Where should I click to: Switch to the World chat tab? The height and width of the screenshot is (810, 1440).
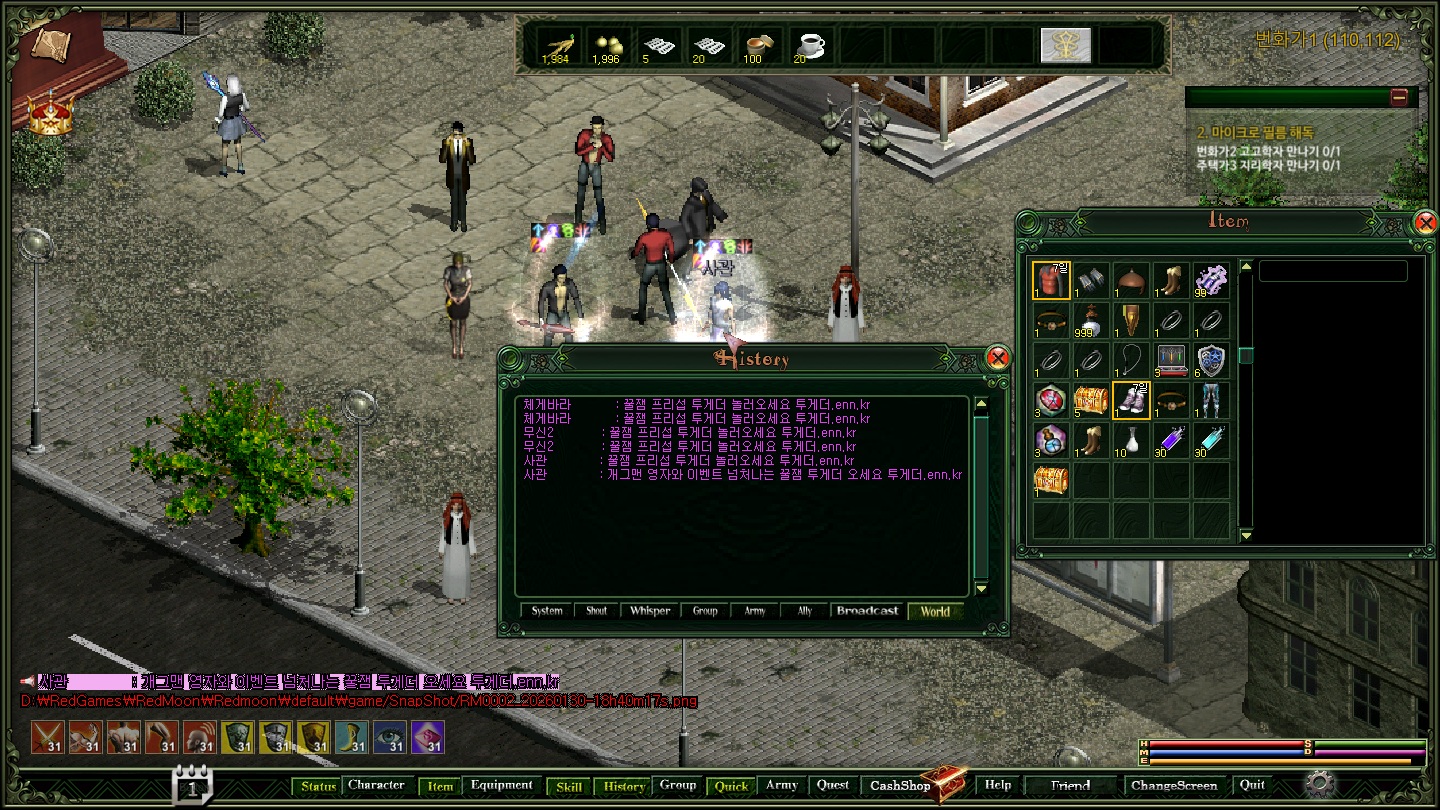pos(935,611)
